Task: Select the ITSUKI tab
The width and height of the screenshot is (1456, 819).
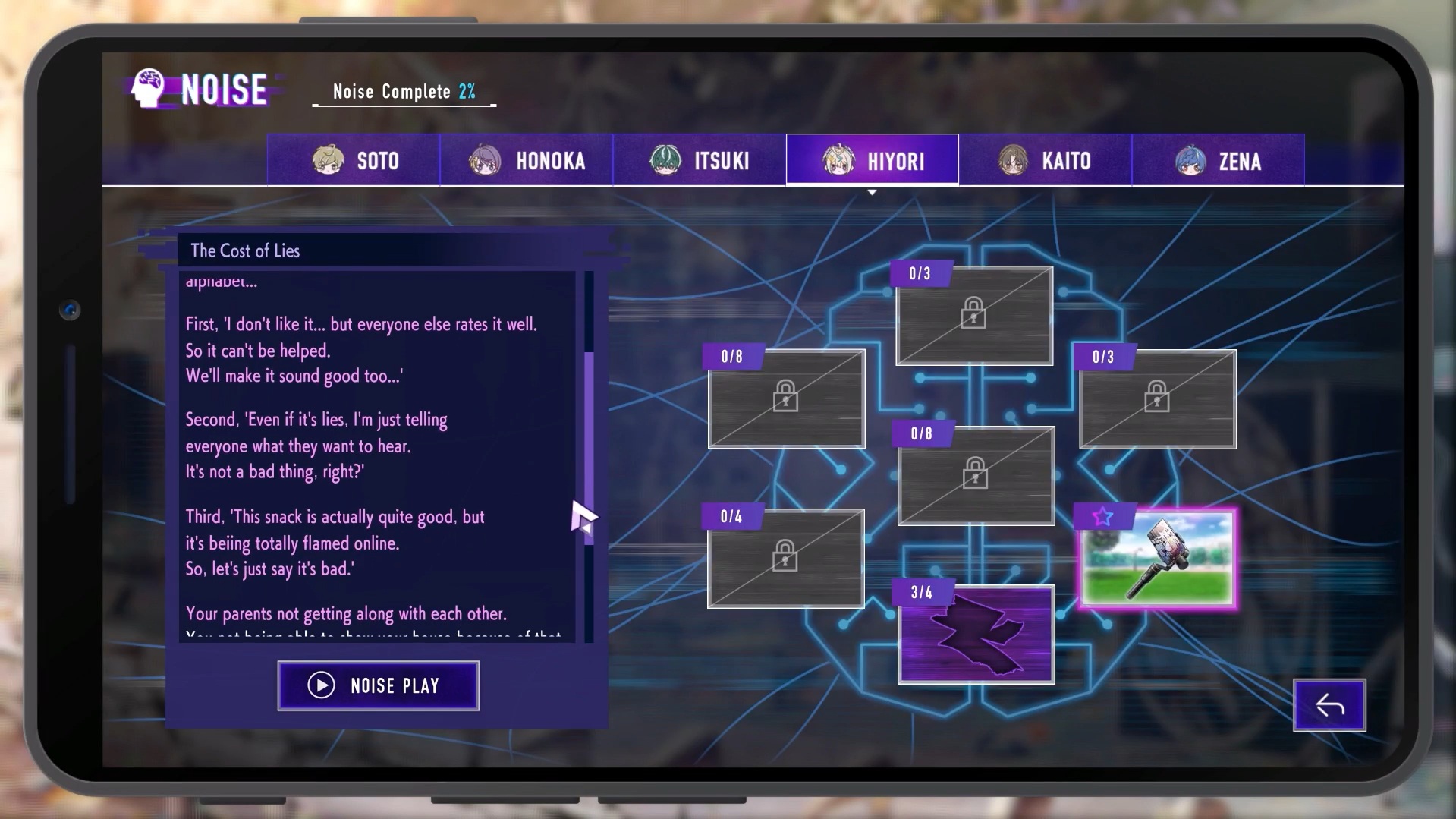Action: [700, 160]
